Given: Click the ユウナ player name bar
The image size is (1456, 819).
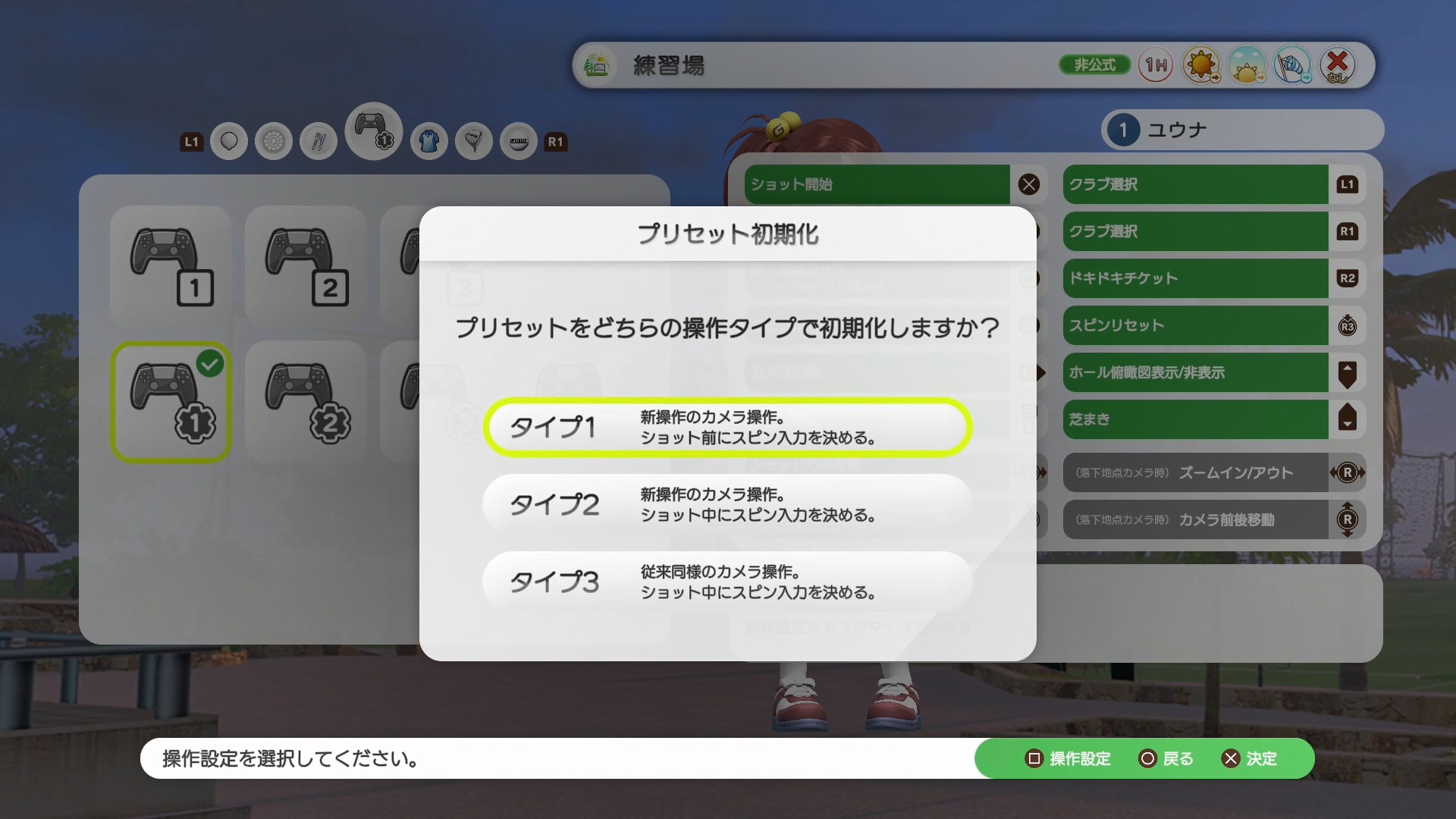Looking at the screenshot, I should 1241,130.
